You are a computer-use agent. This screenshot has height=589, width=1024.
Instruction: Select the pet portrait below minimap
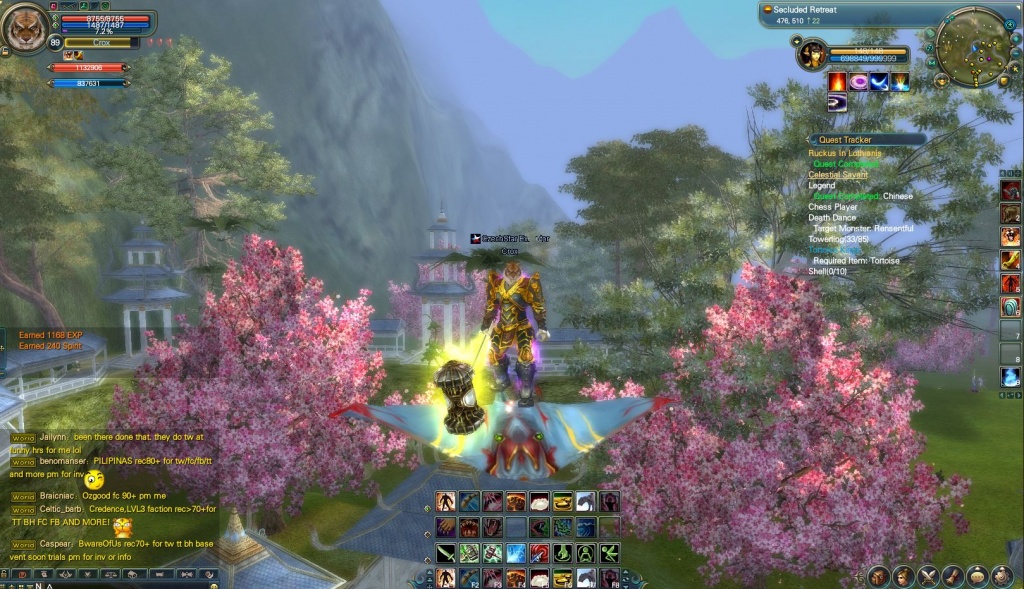[x=812, y=54]
